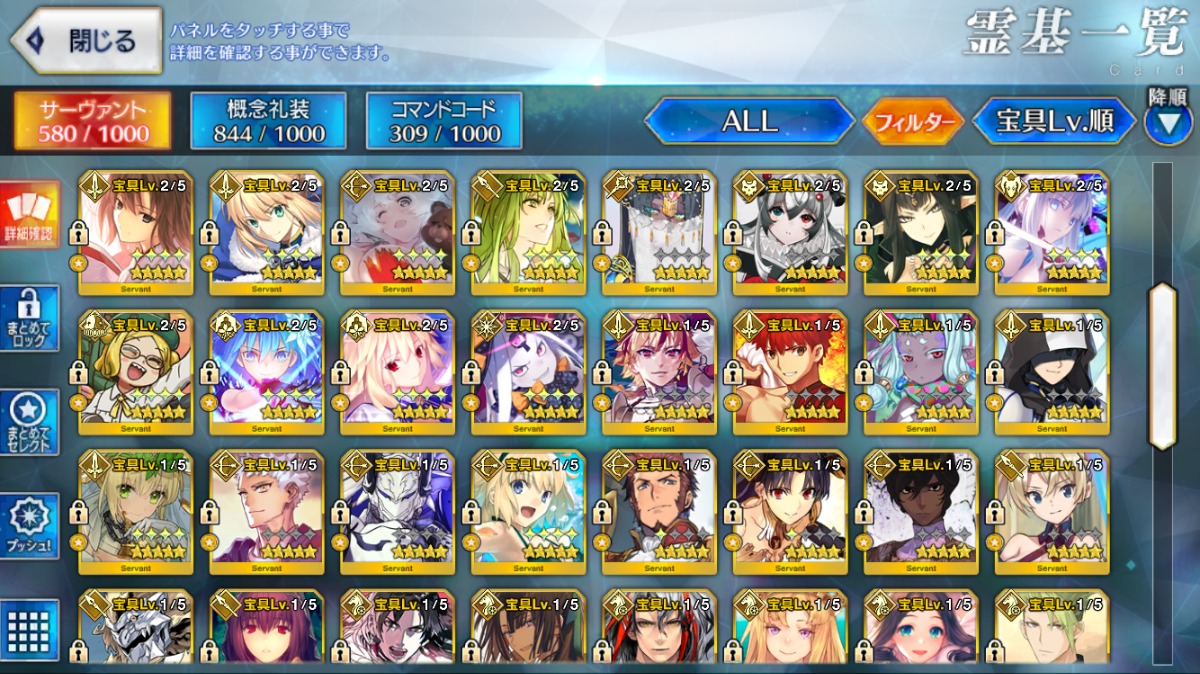Open the フィルター options
Screen dimensions: 1200x674
tap(913, 122)
